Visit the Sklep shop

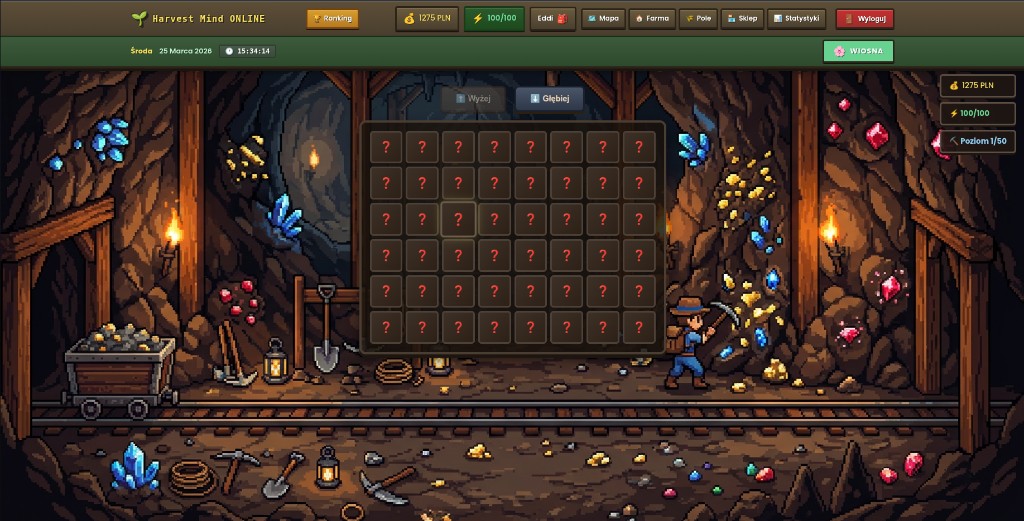[742, 18]
